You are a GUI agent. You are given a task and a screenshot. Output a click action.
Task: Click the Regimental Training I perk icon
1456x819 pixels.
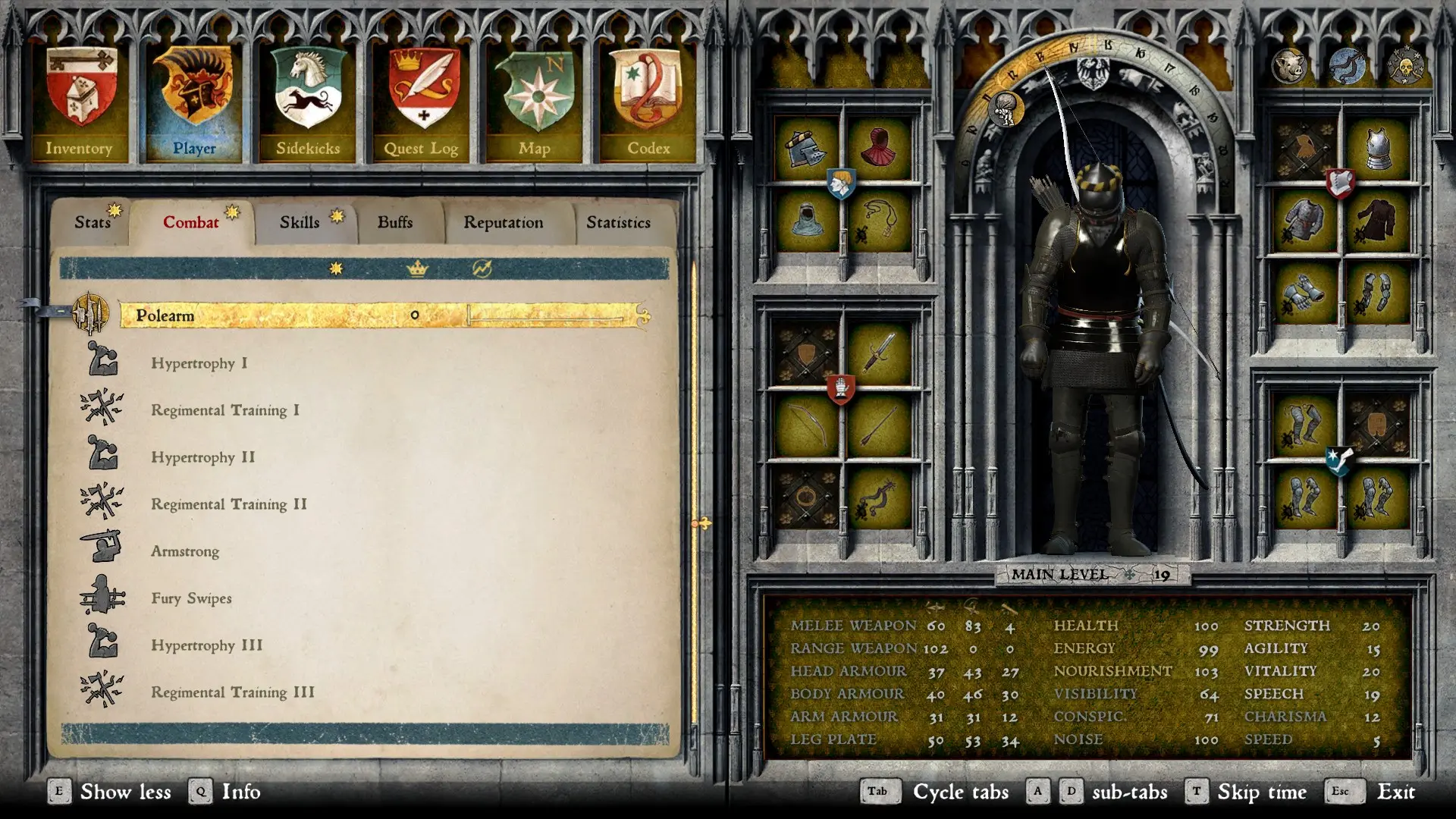coord(100,409)
